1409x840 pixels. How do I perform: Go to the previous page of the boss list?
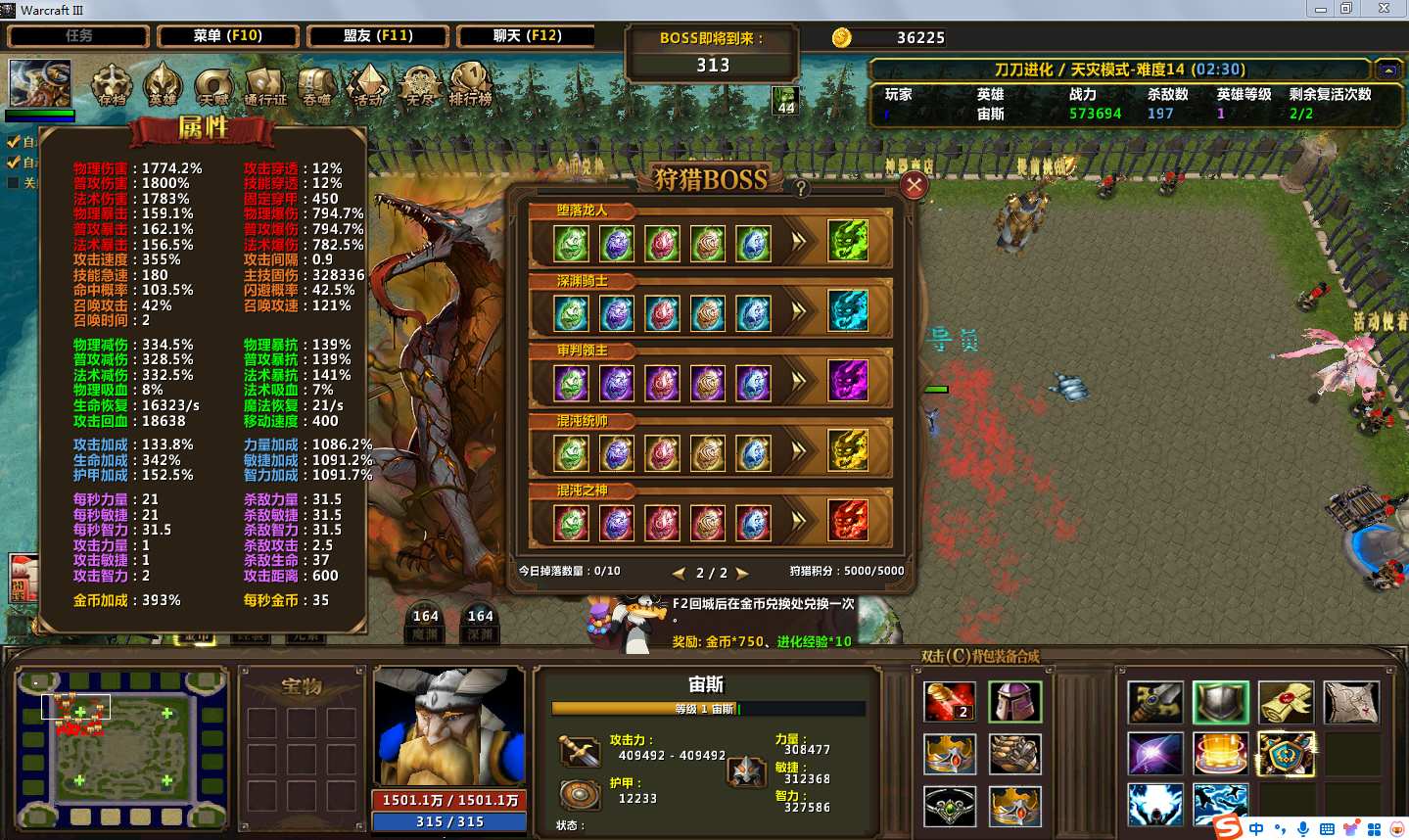679,573
